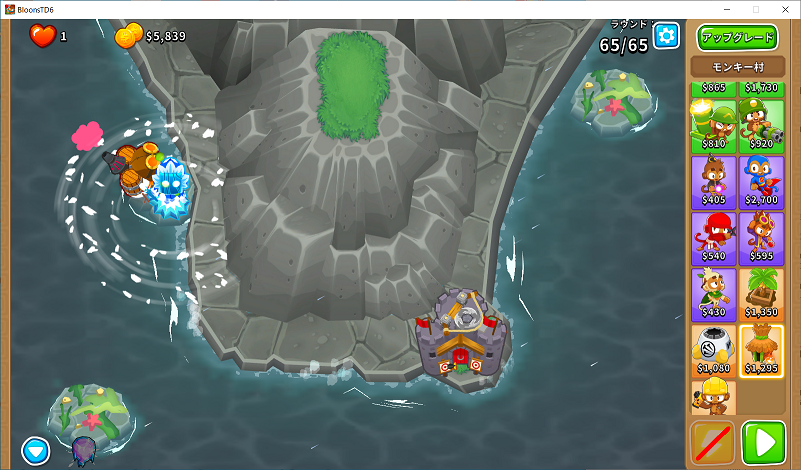Start the round with the play button
The height and width of the screenshot is (470, 801).
point(763,443)
